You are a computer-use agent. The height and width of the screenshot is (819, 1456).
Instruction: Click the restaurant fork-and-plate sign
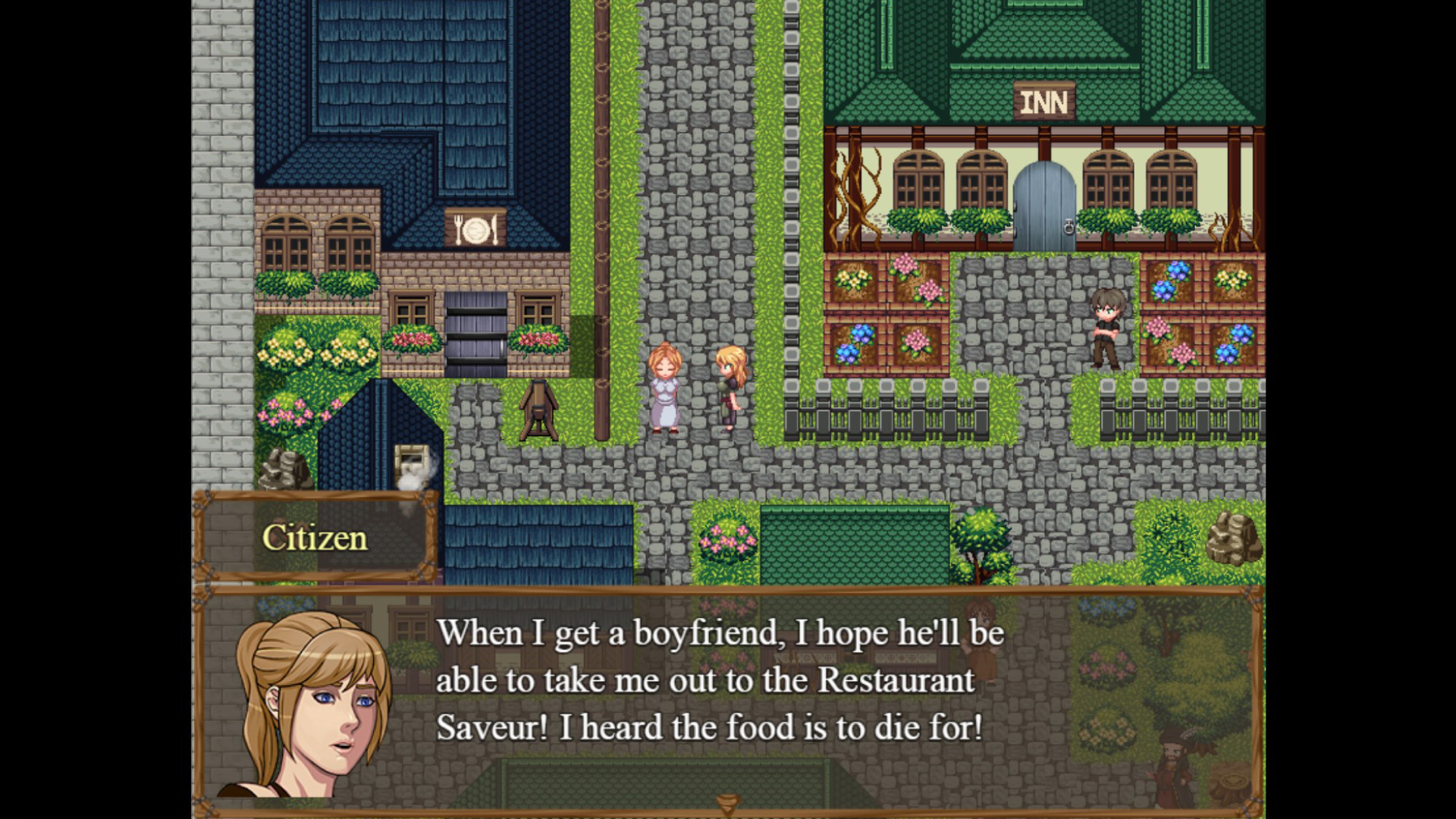coord(475,225)
